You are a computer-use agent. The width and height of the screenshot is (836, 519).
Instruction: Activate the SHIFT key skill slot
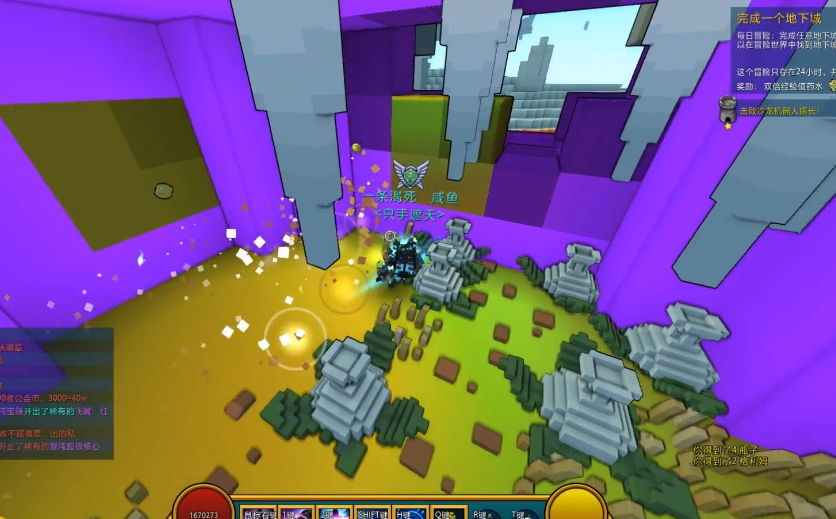click(372, 513)
